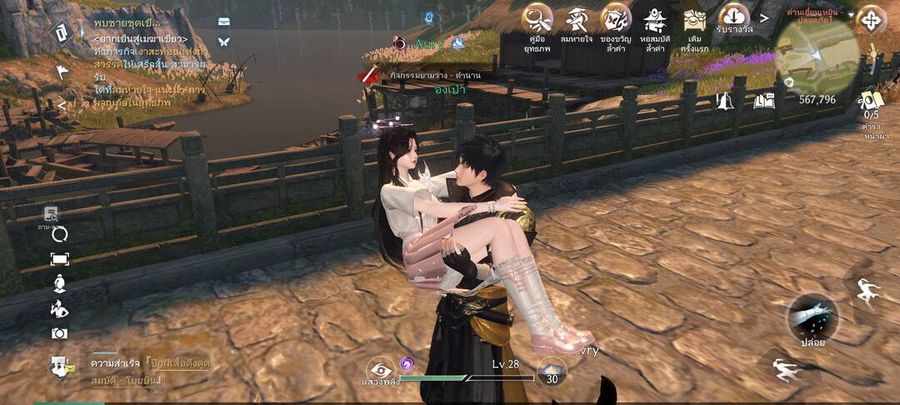Expand the top icon row arrow
This screenshot has width=900, height=405.
pyautogui.click(x=765, y=18)
